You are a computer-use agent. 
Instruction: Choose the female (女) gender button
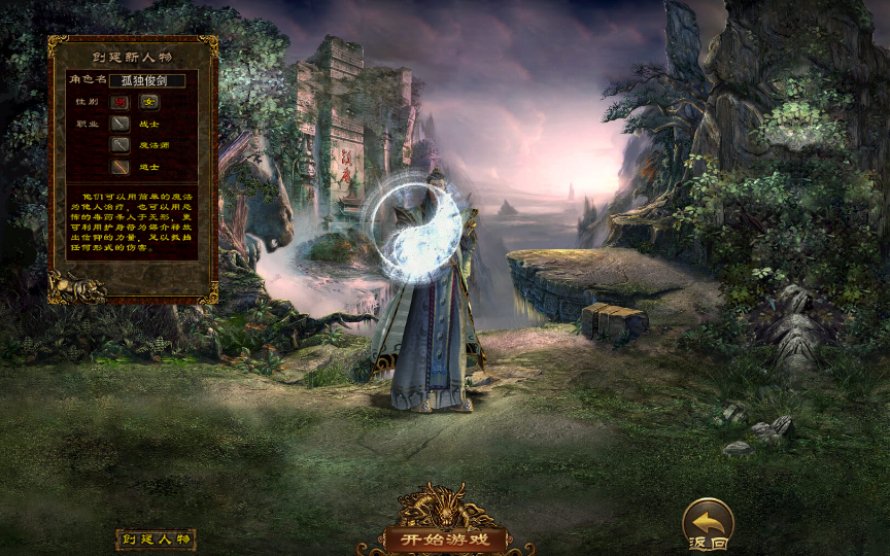(x=149, y=101)
